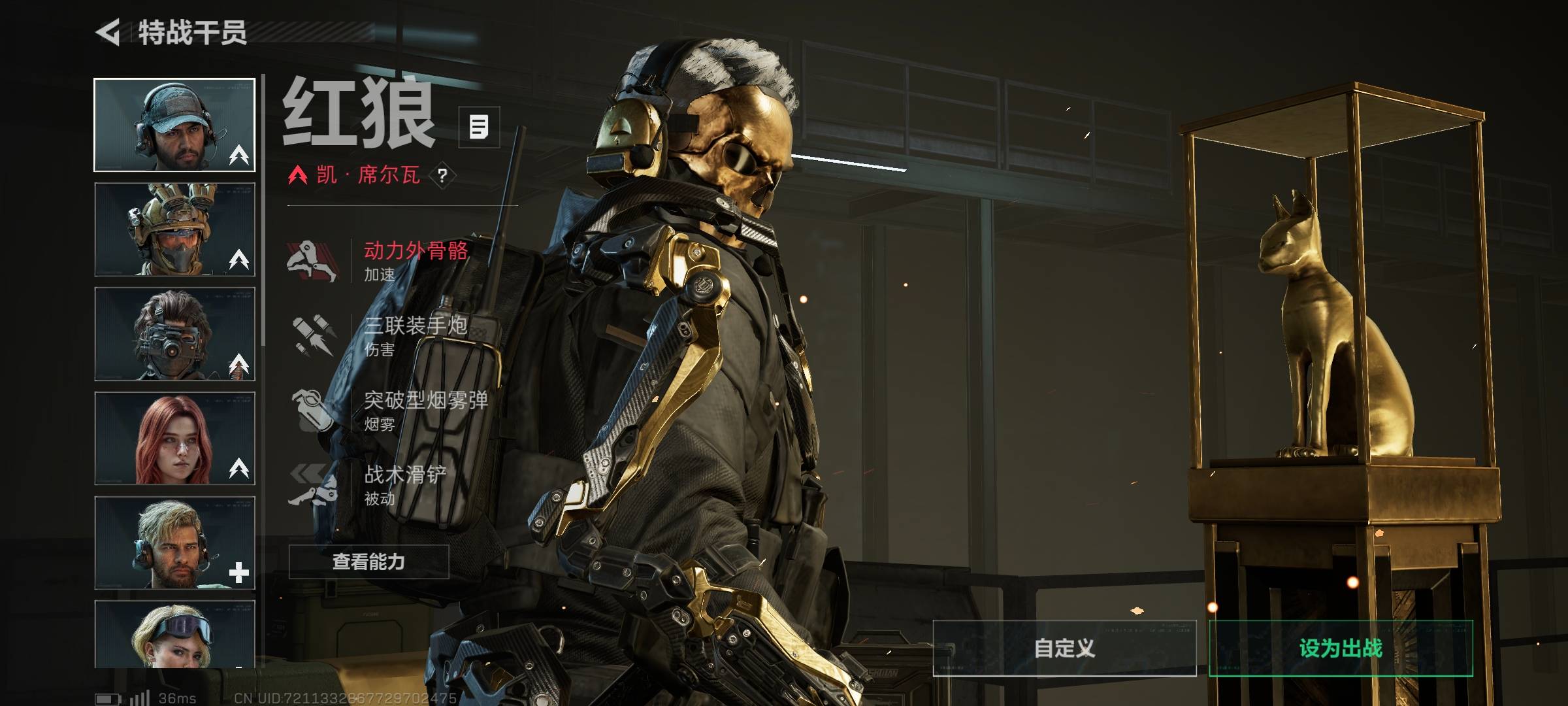This screenshot has width=1568, height=706.
Task: Click the question mark beside 凯·席尔瓦
Action: [442, 175]
